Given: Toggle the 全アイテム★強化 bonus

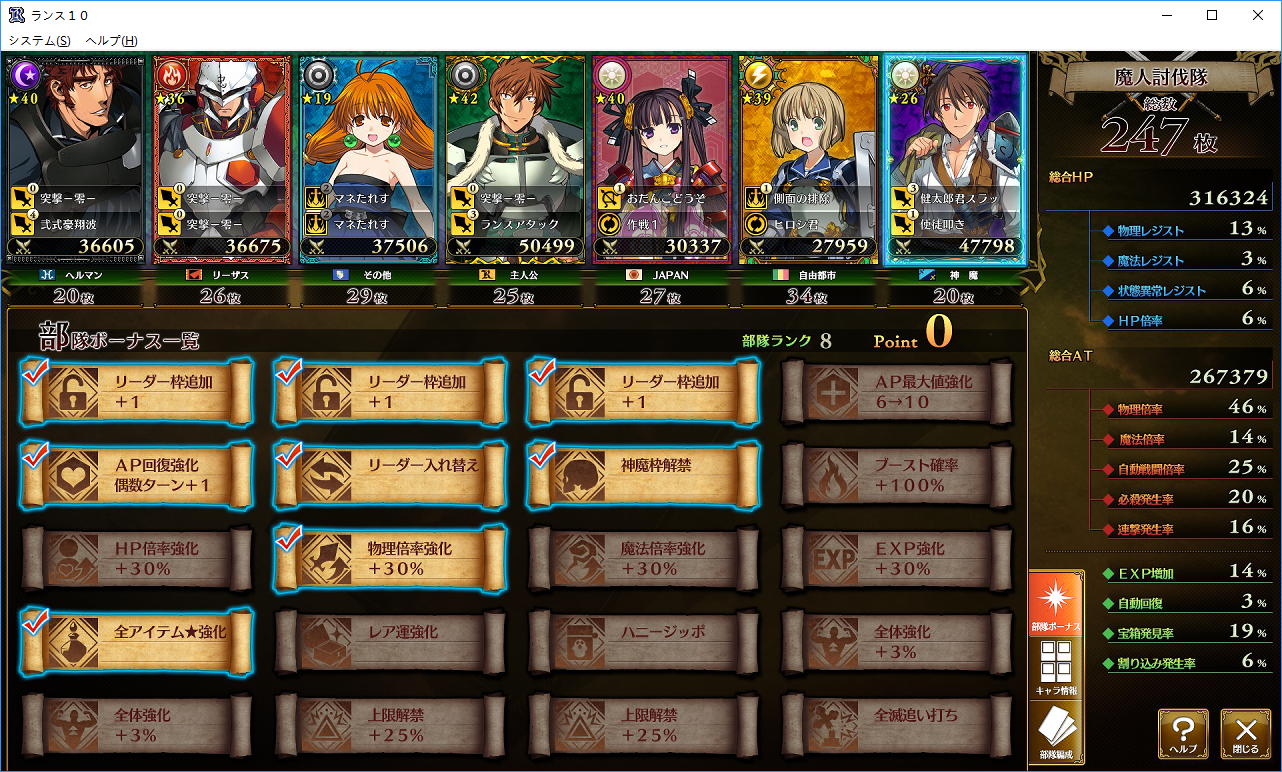Looking at the screenshot, I should click(x=136, y=641).
